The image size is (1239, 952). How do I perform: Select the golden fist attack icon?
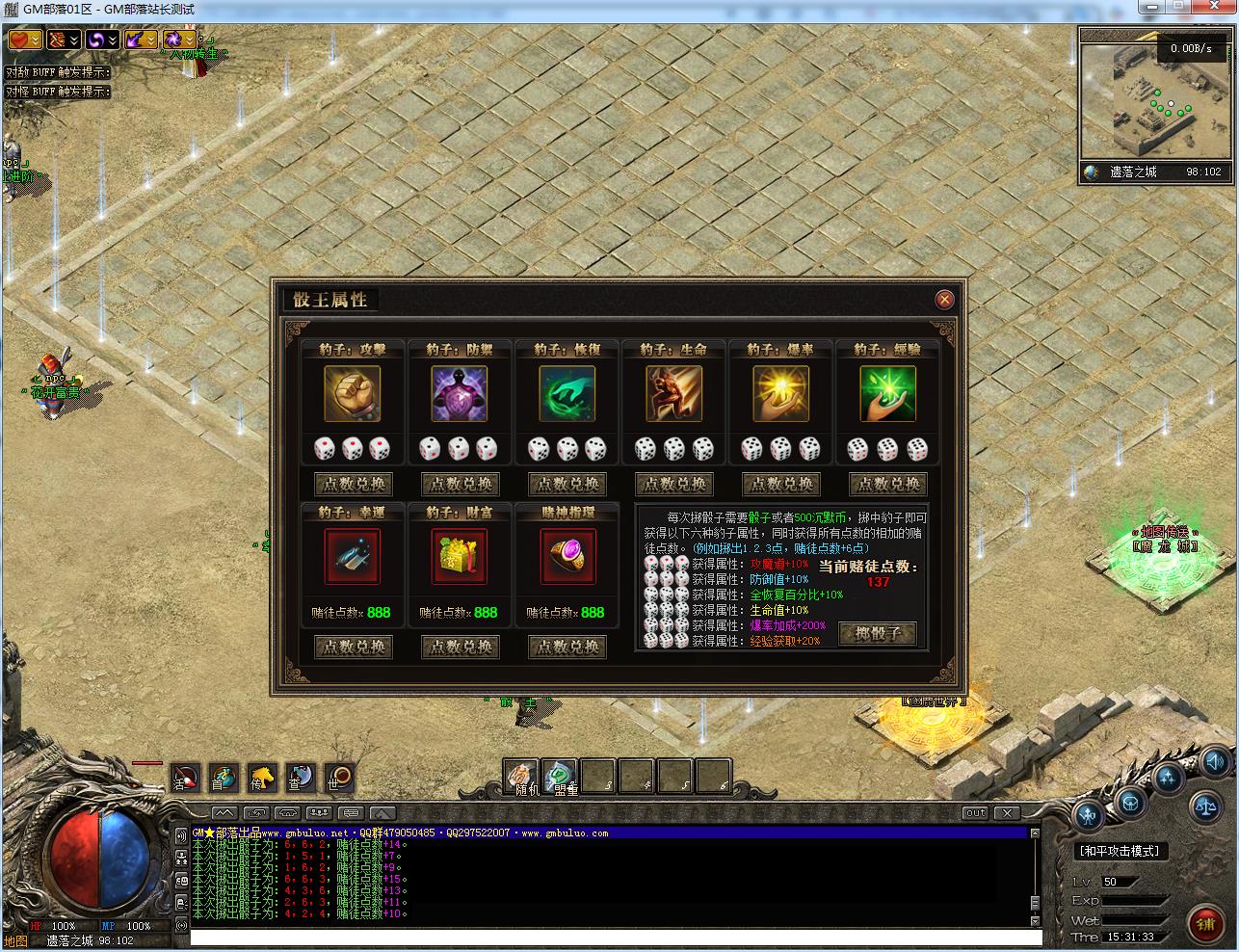click(353, 393)
